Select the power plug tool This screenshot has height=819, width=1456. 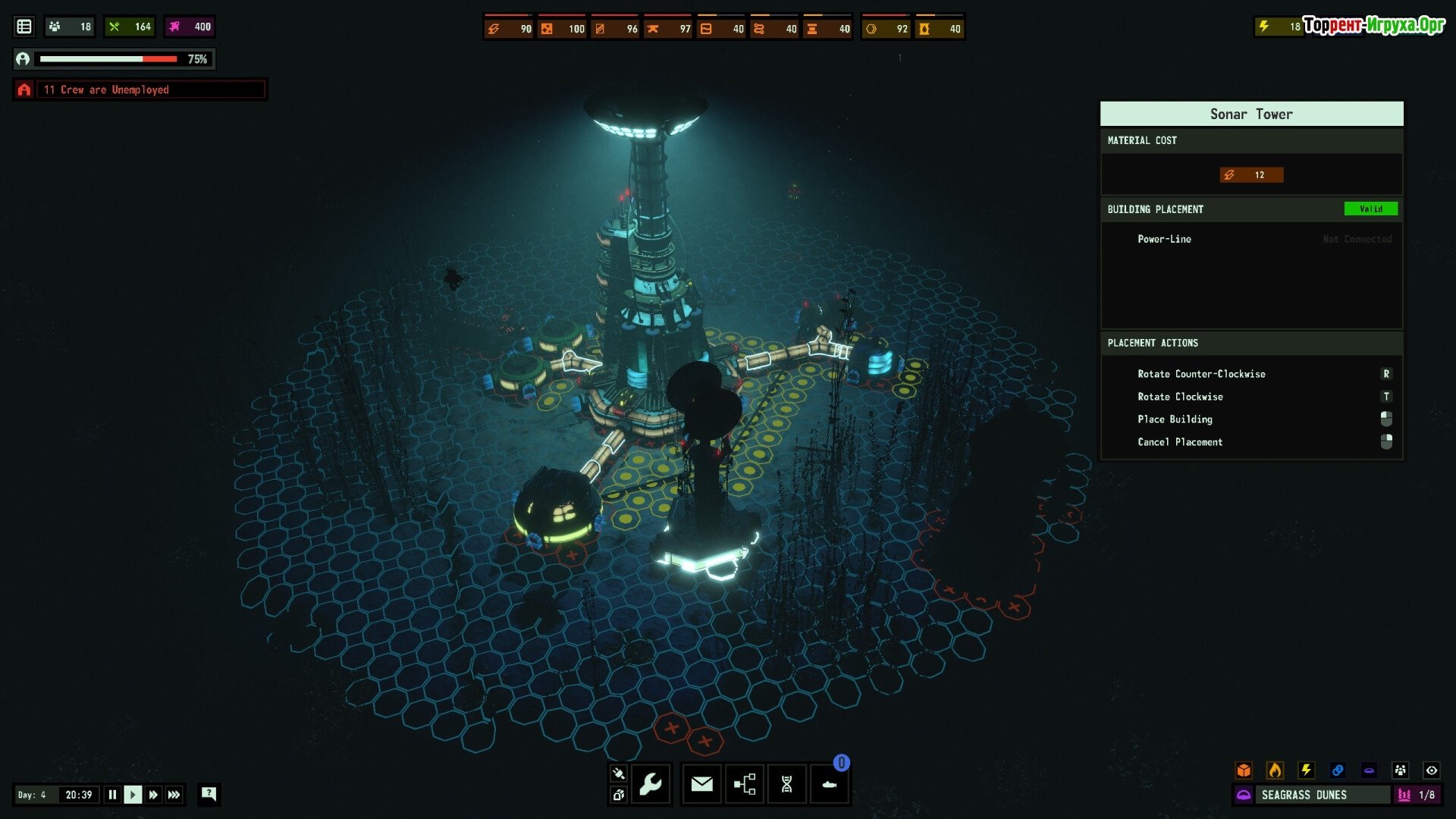pyautogui.click(x=618, y=773)
